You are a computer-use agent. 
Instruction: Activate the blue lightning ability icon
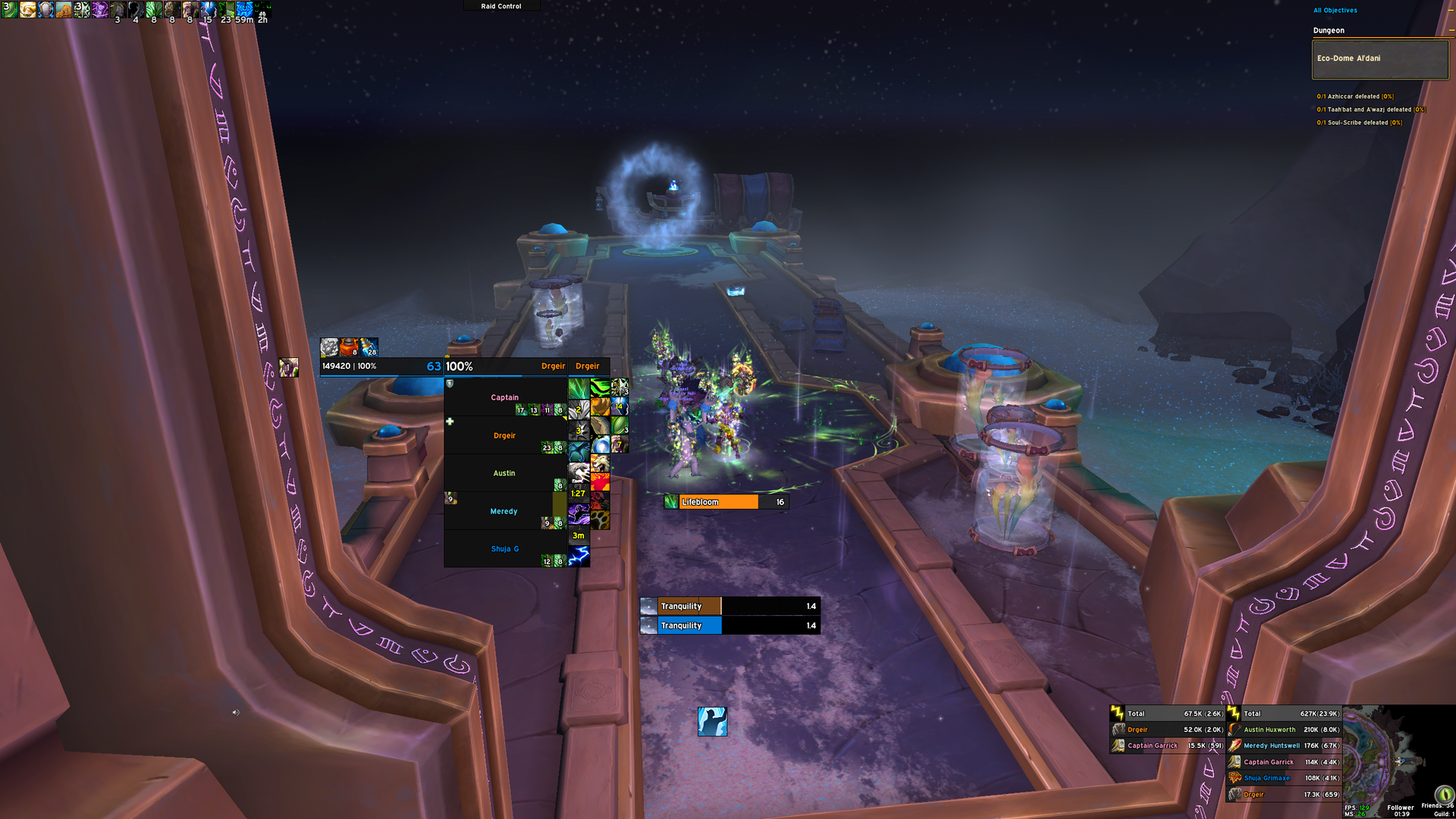579,557
